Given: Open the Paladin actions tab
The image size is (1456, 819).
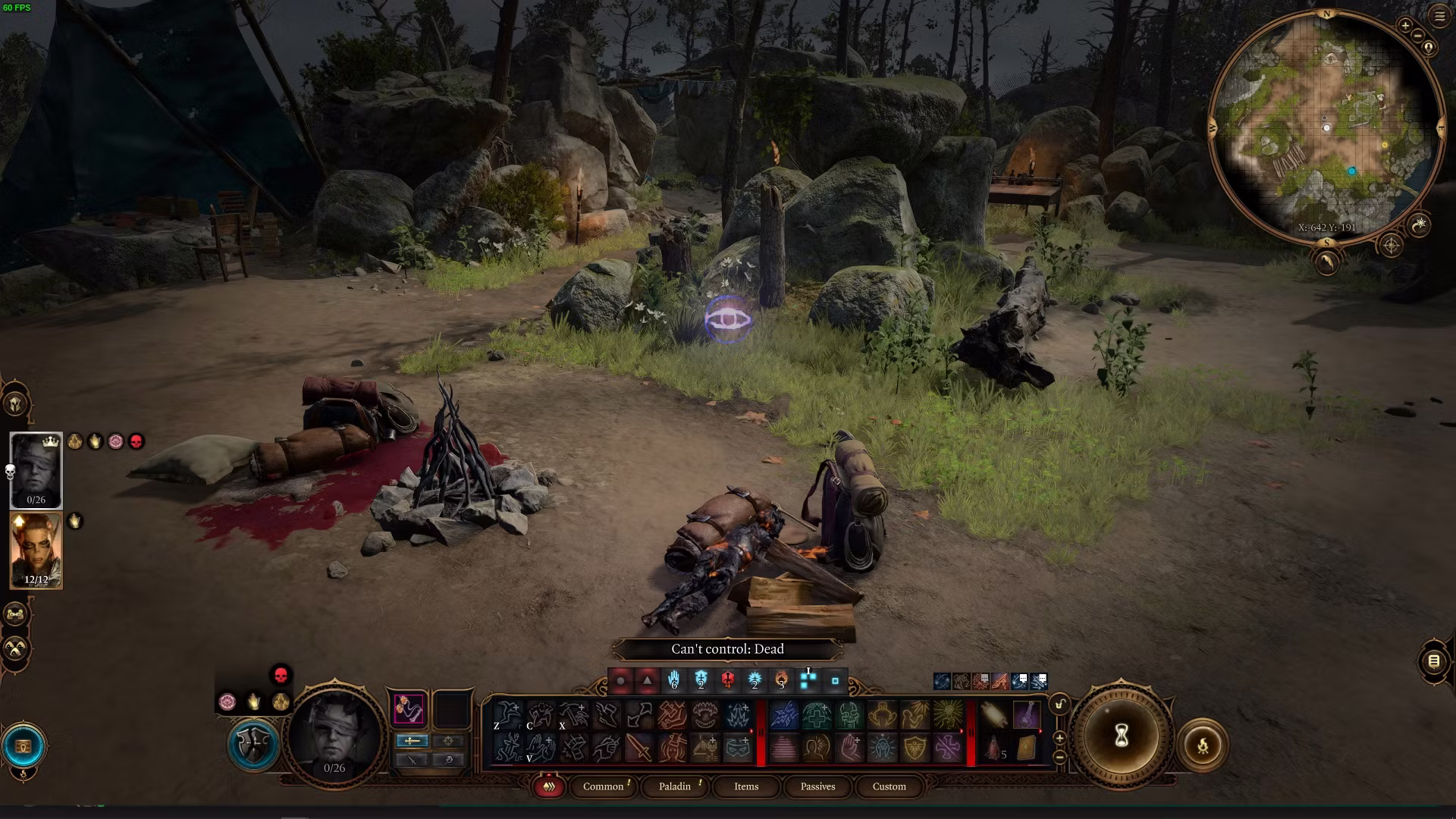Looking at the screenshot, I should coord(674,786).
